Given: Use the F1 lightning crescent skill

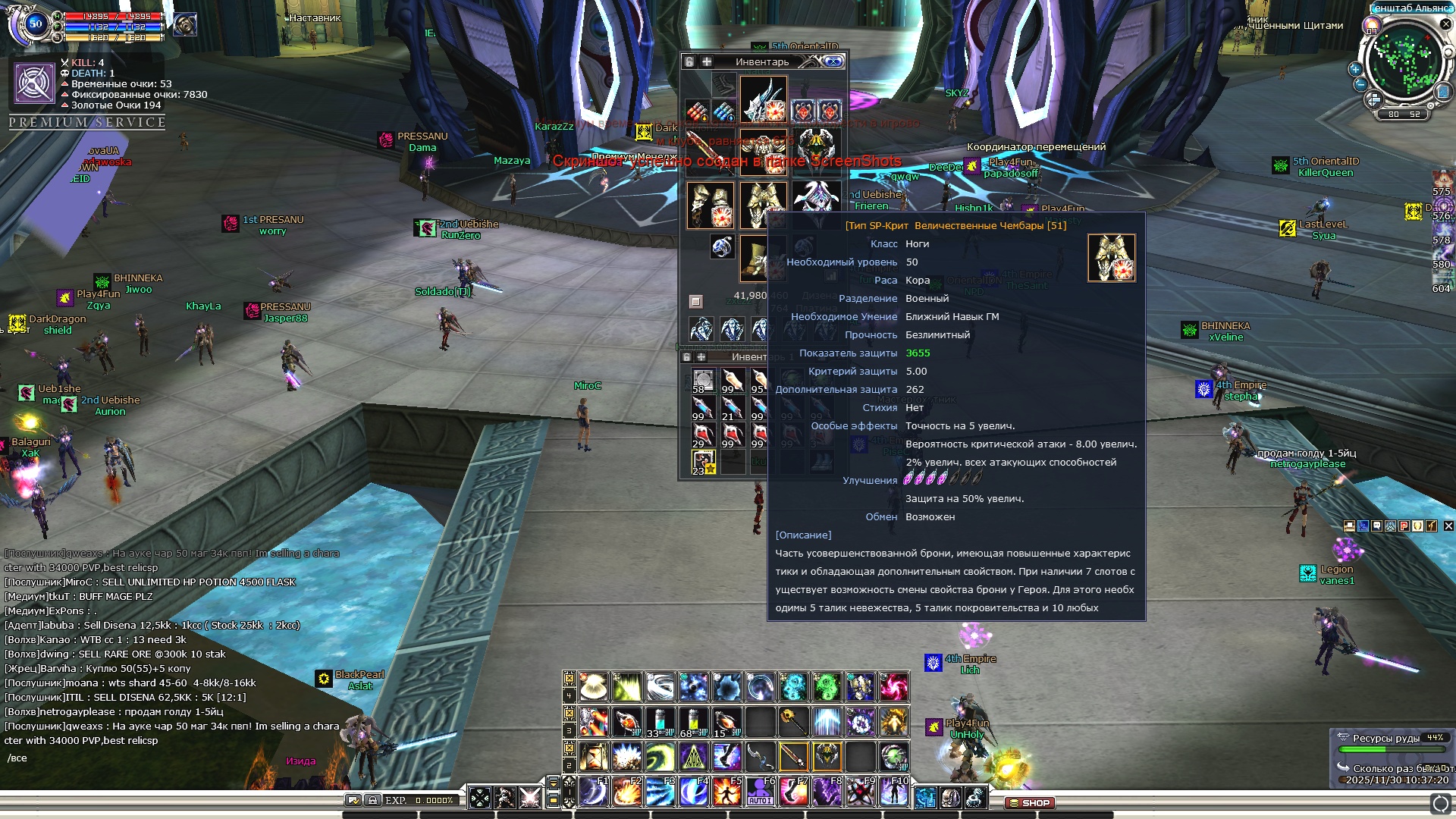Looking at the screenshot, I should coord(594,792).
